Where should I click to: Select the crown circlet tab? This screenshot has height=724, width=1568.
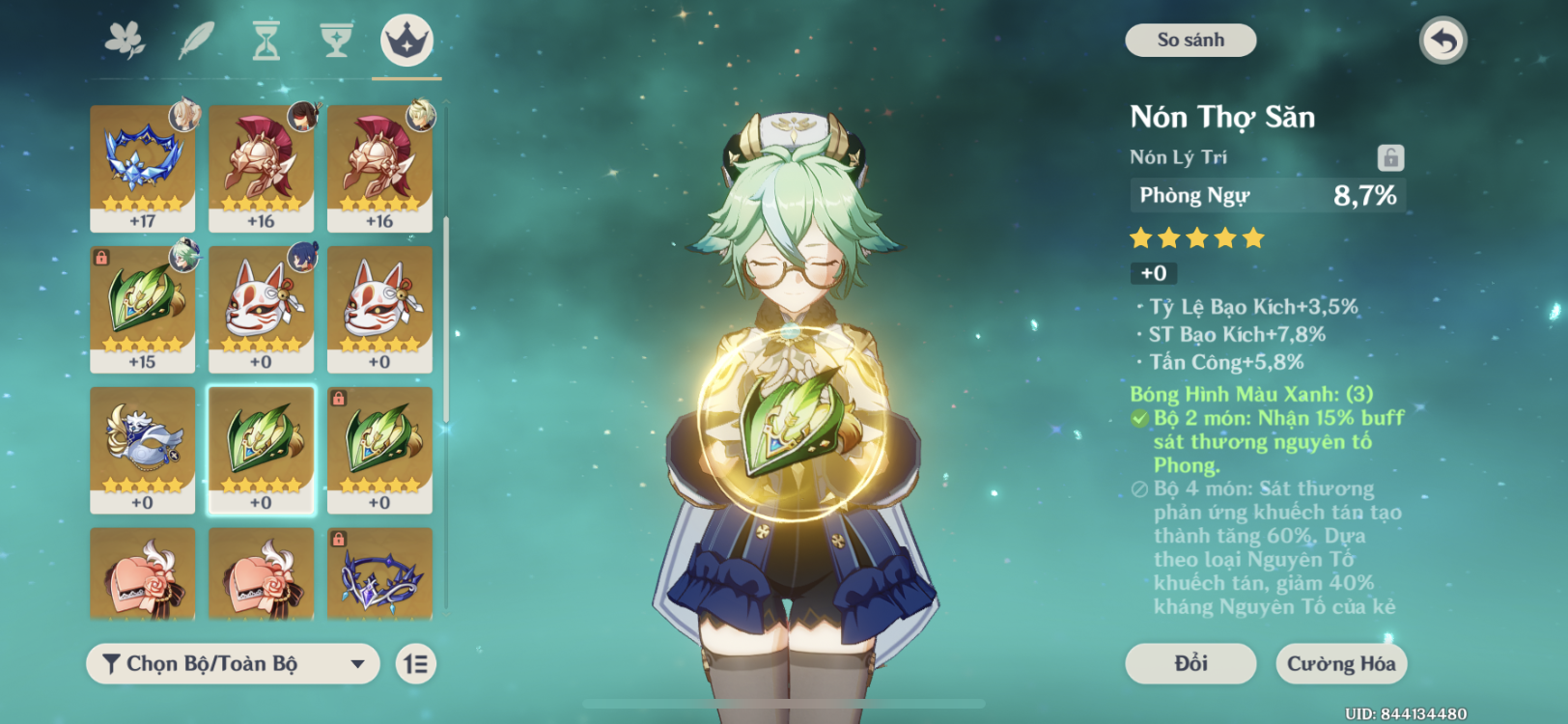(406, 41)
